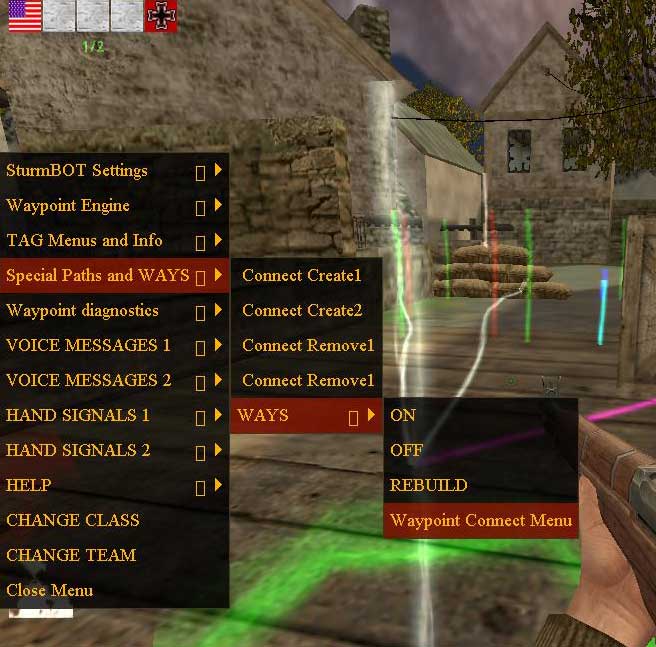656x647 pixels.
Task: Turn WAYS to OFF
Action: tap(407, 450)
